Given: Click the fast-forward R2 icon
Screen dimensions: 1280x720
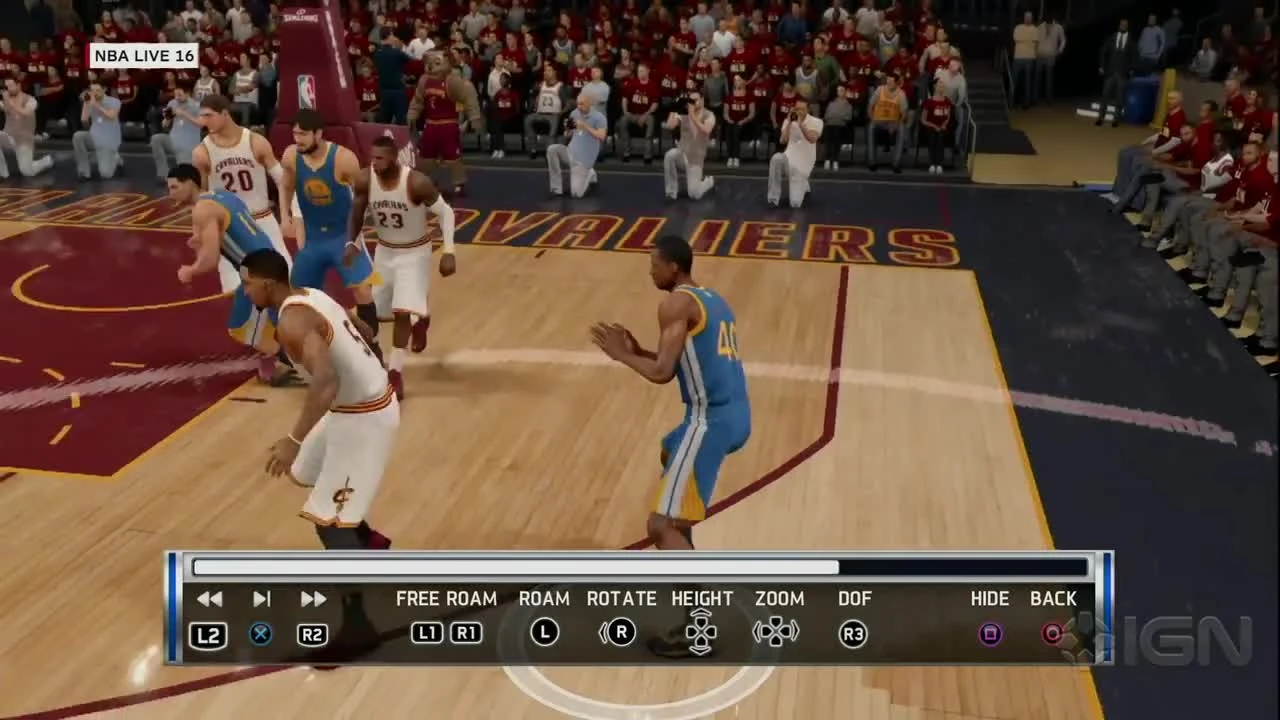Looking at the screenshot, I should tap(311, 633).
